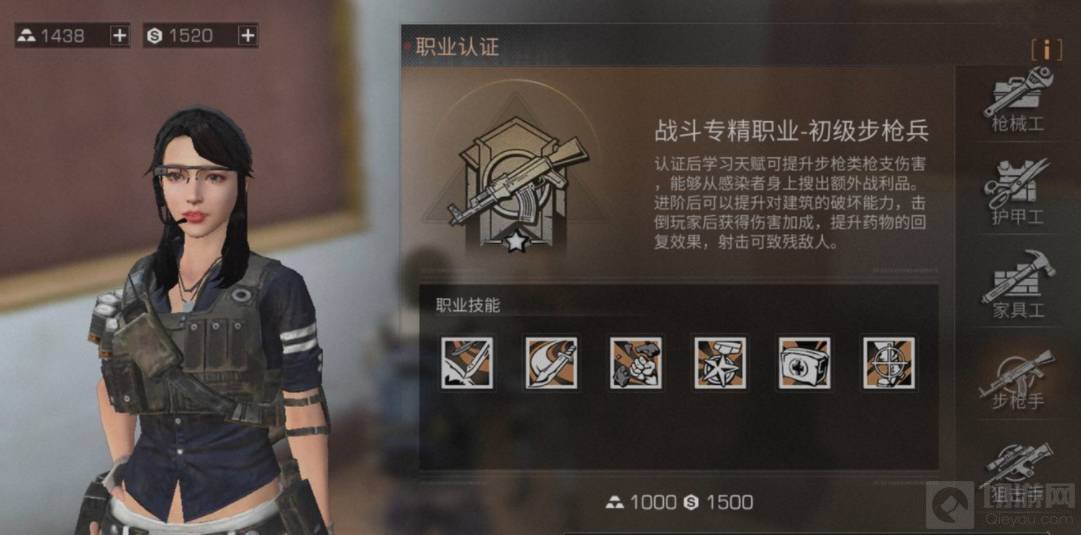Pay 1000 gold and 1500 silver to certify

click(679, 502)
